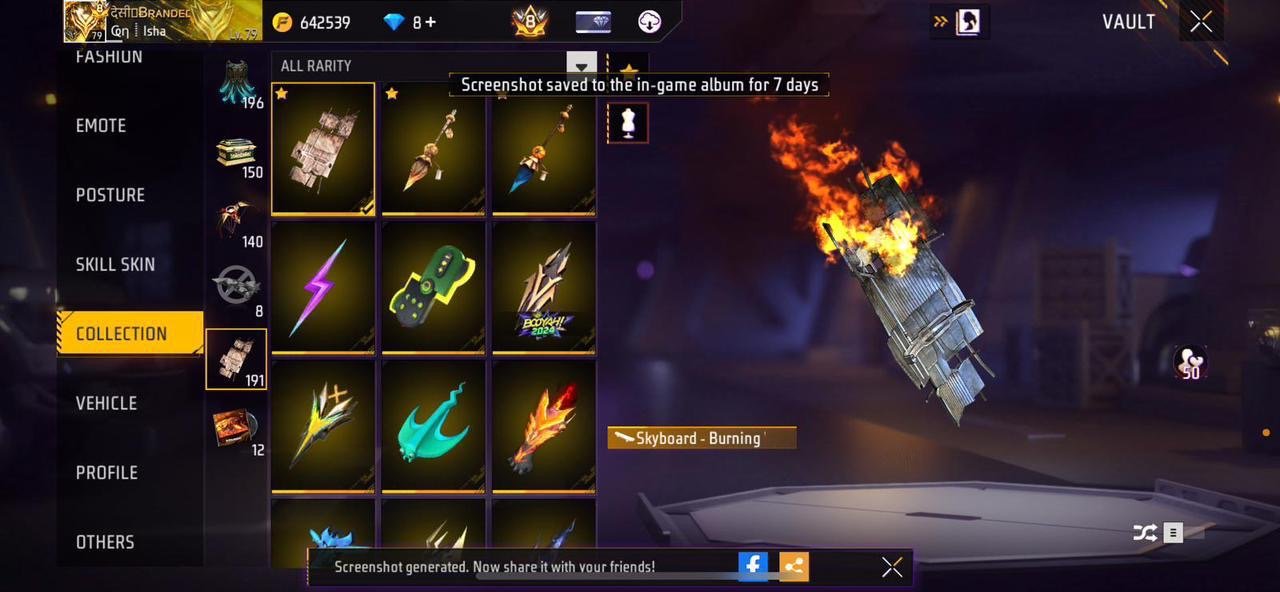
Task: Close the Vault screen
Action: [x=1201, y=22]
